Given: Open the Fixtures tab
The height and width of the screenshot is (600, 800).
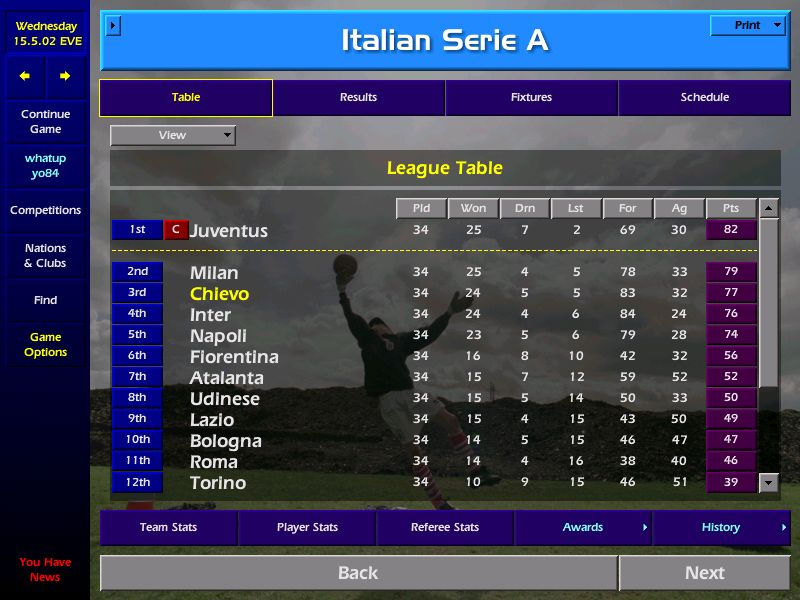Looking at the screenshot, I should click(531, 98).
